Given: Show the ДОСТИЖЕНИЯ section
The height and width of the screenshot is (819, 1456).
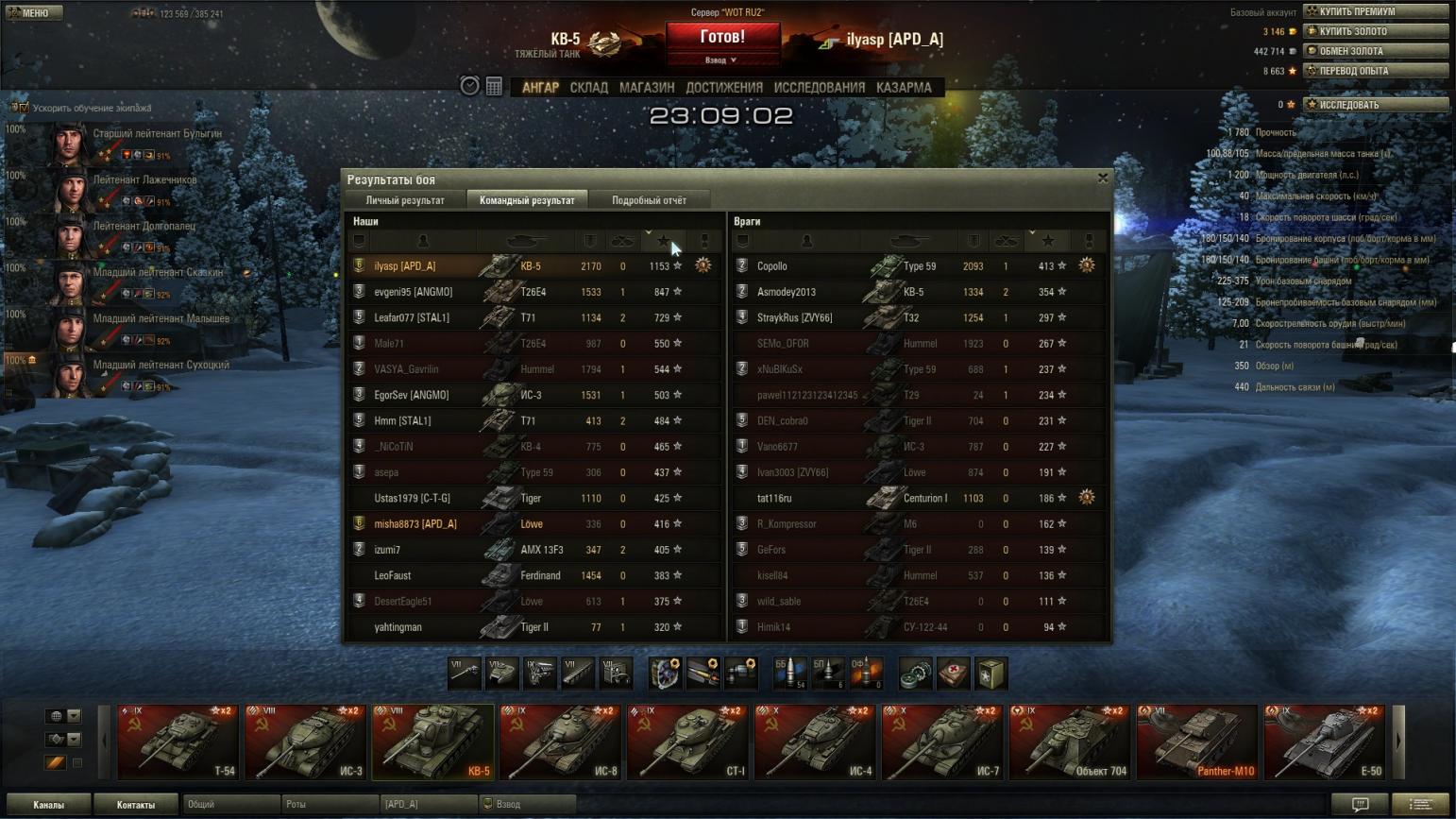Looking at the screenshot, I should click(723, 87).
